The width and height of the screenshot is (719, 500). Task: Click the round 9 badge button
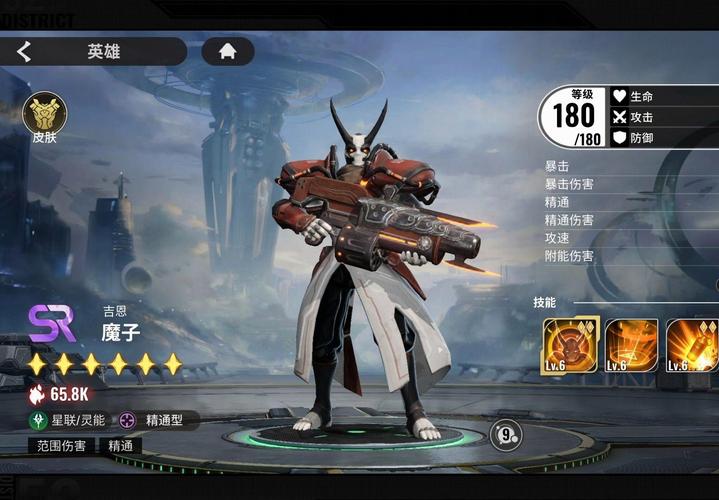pos(506,434)
